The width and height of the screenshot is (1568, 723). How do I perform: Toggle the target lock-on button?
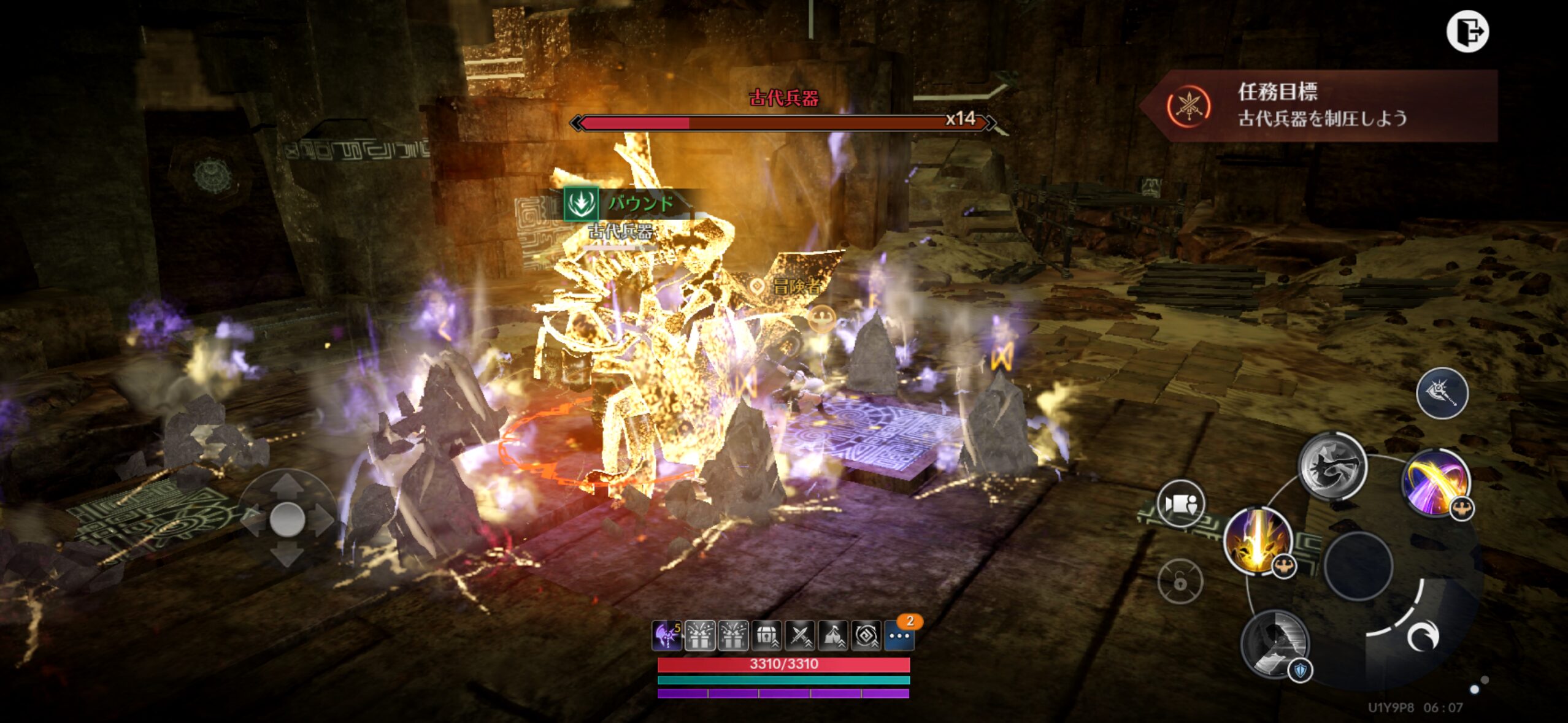(1180, 581)
